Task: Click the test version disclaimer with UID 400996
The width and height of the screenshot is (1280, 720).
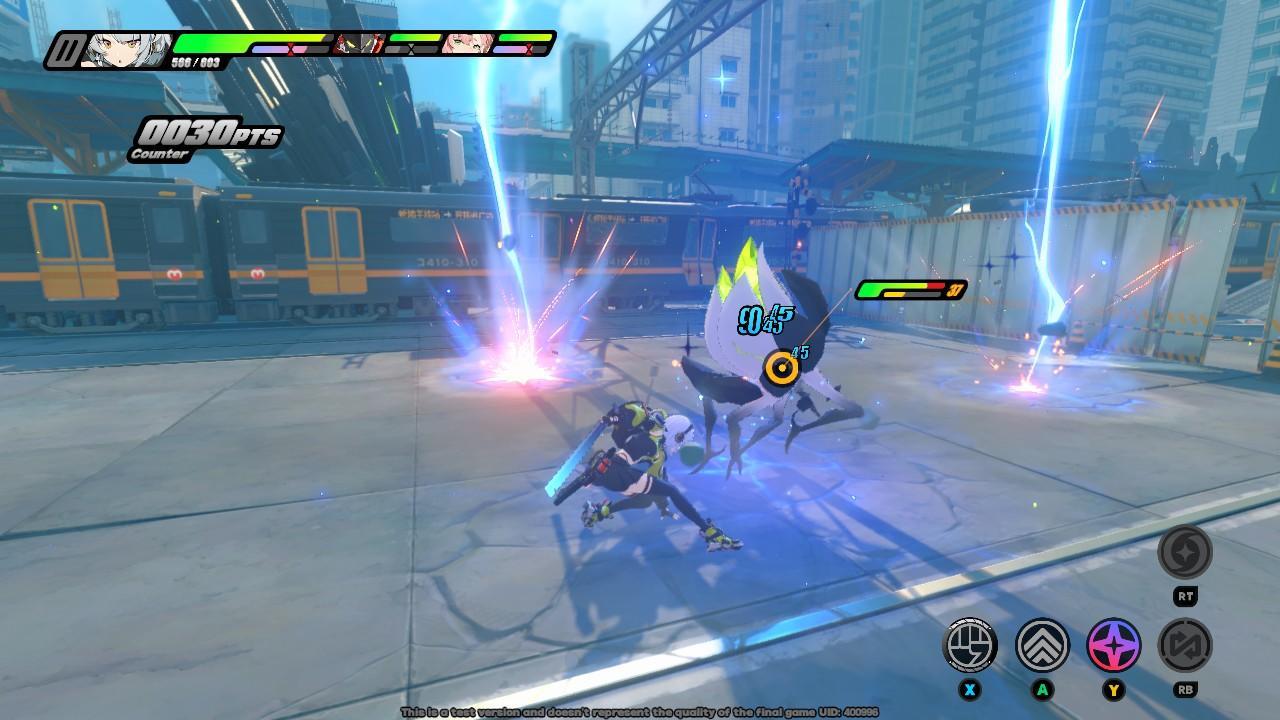Action: 640,714
